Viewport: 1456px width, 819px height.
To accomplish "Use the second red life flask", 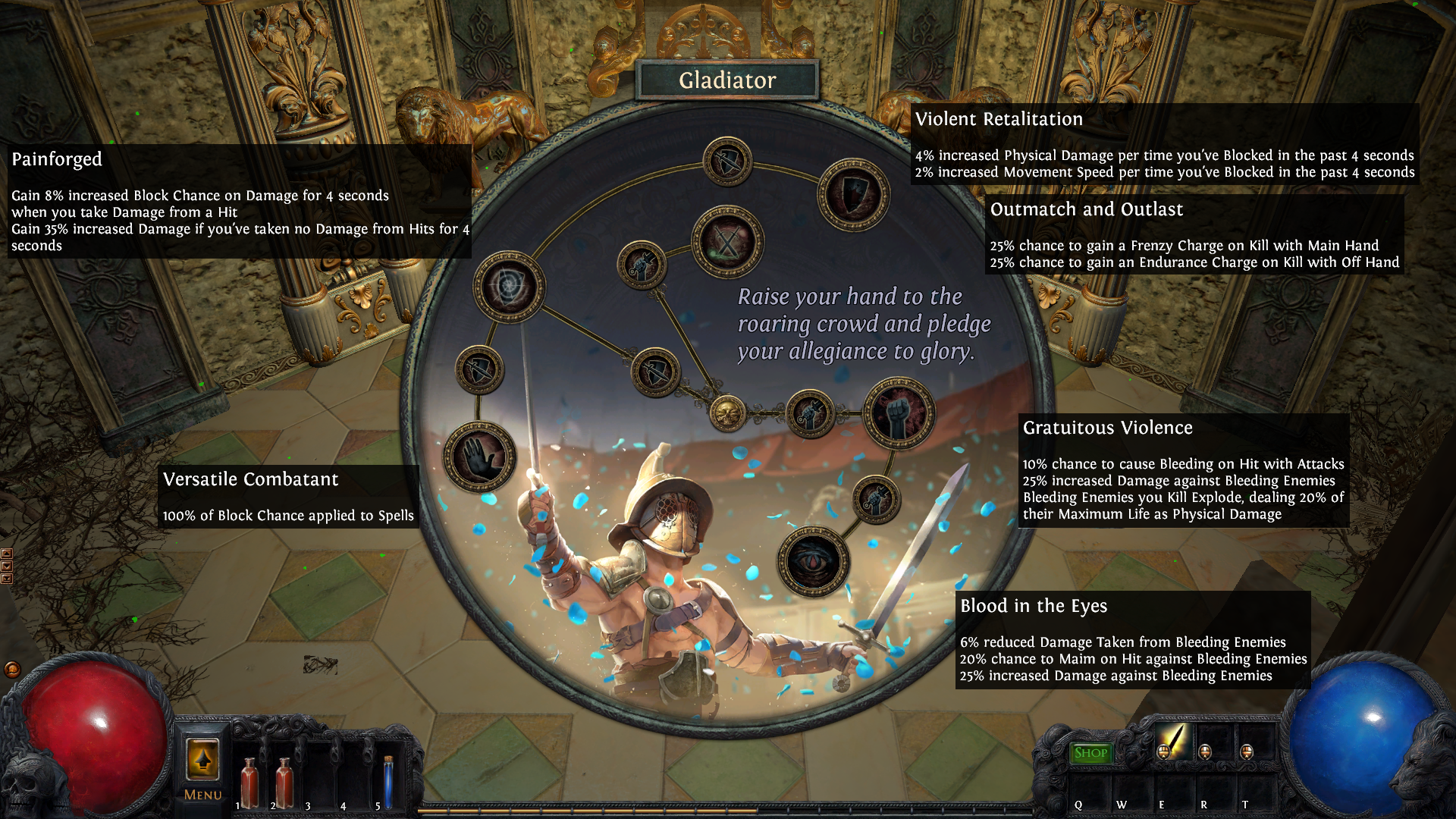I will click(284, 783).
